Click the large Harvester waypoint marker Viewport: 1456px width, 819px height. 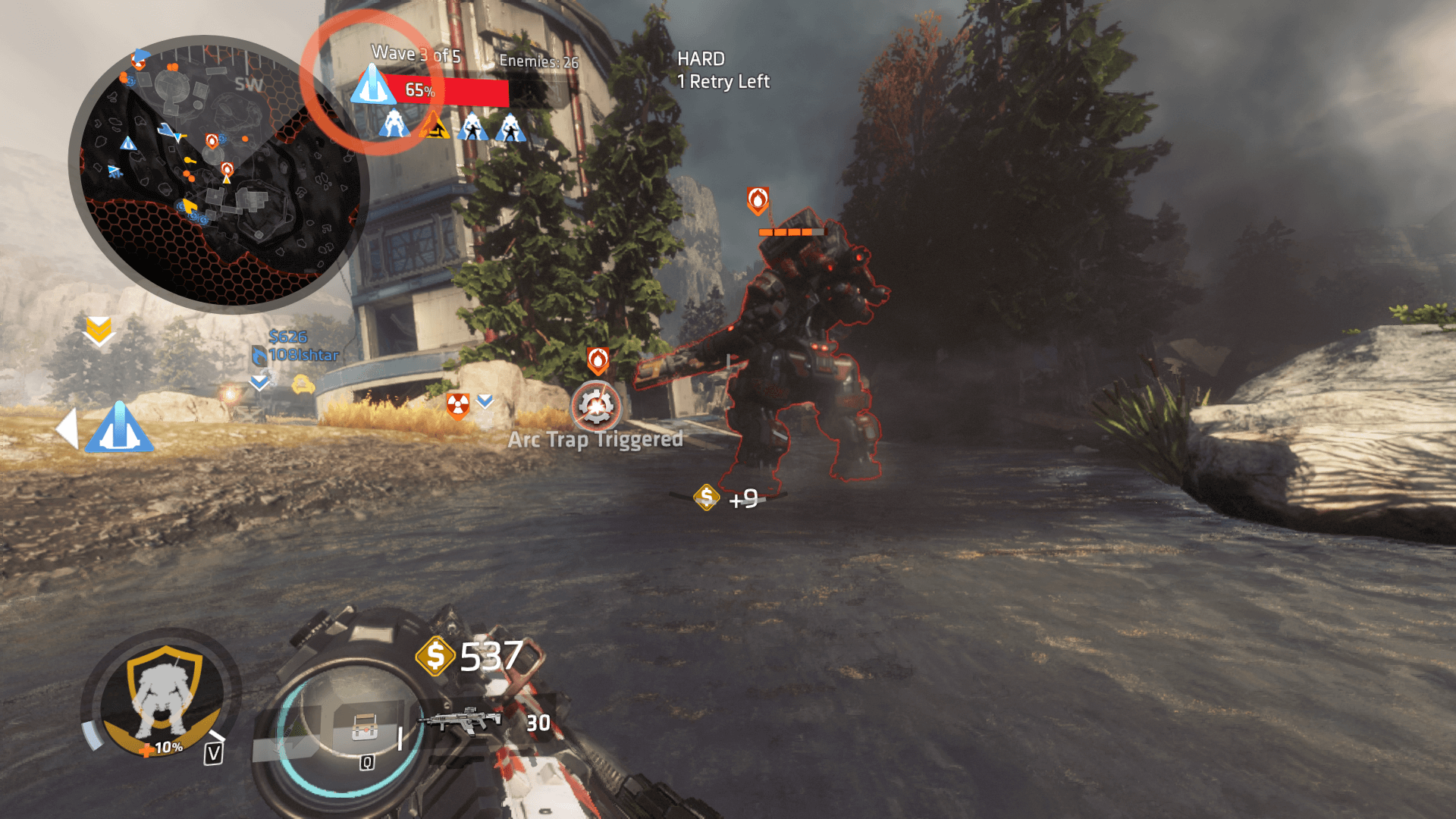coord(119,428)
